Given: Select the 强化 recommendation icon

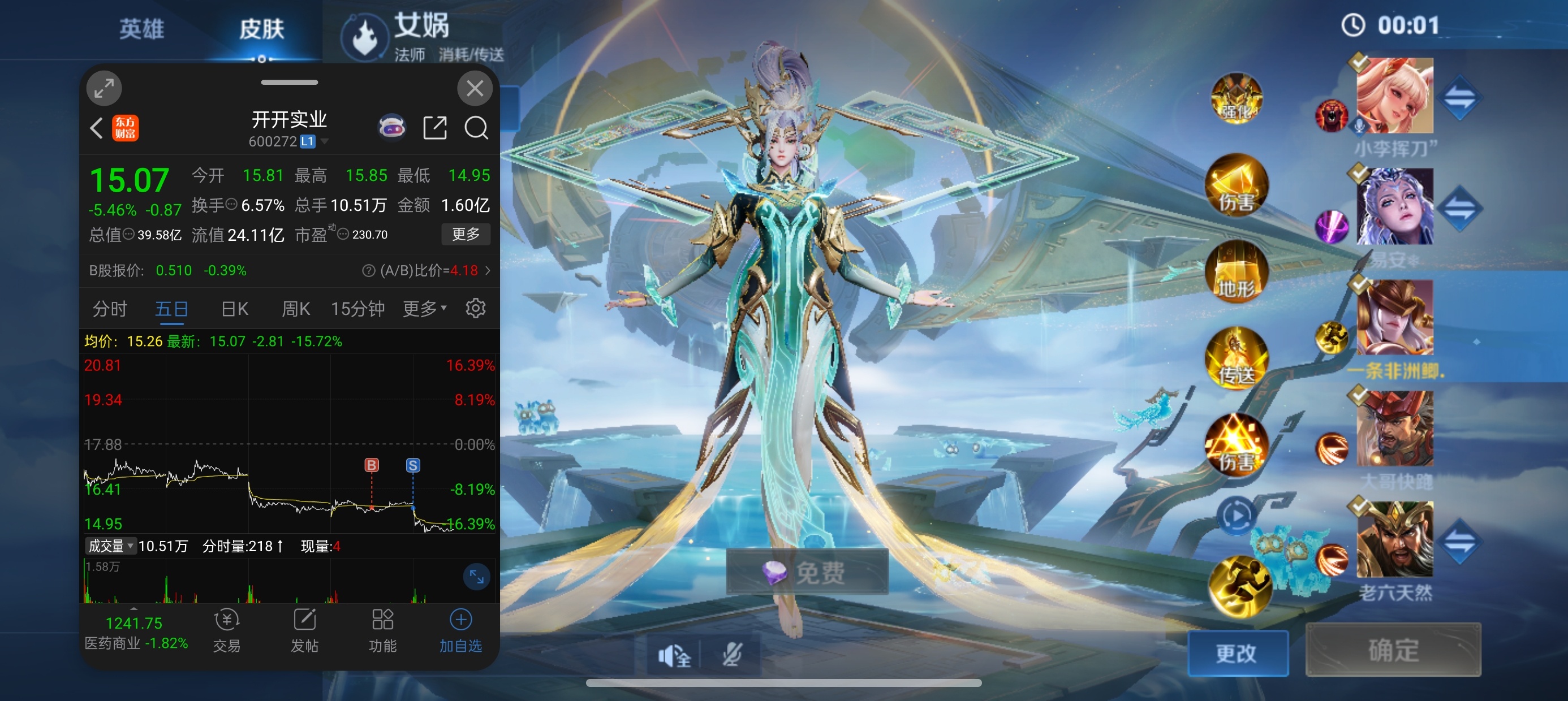Looking at the screenshot, I should coord(1237,99).
